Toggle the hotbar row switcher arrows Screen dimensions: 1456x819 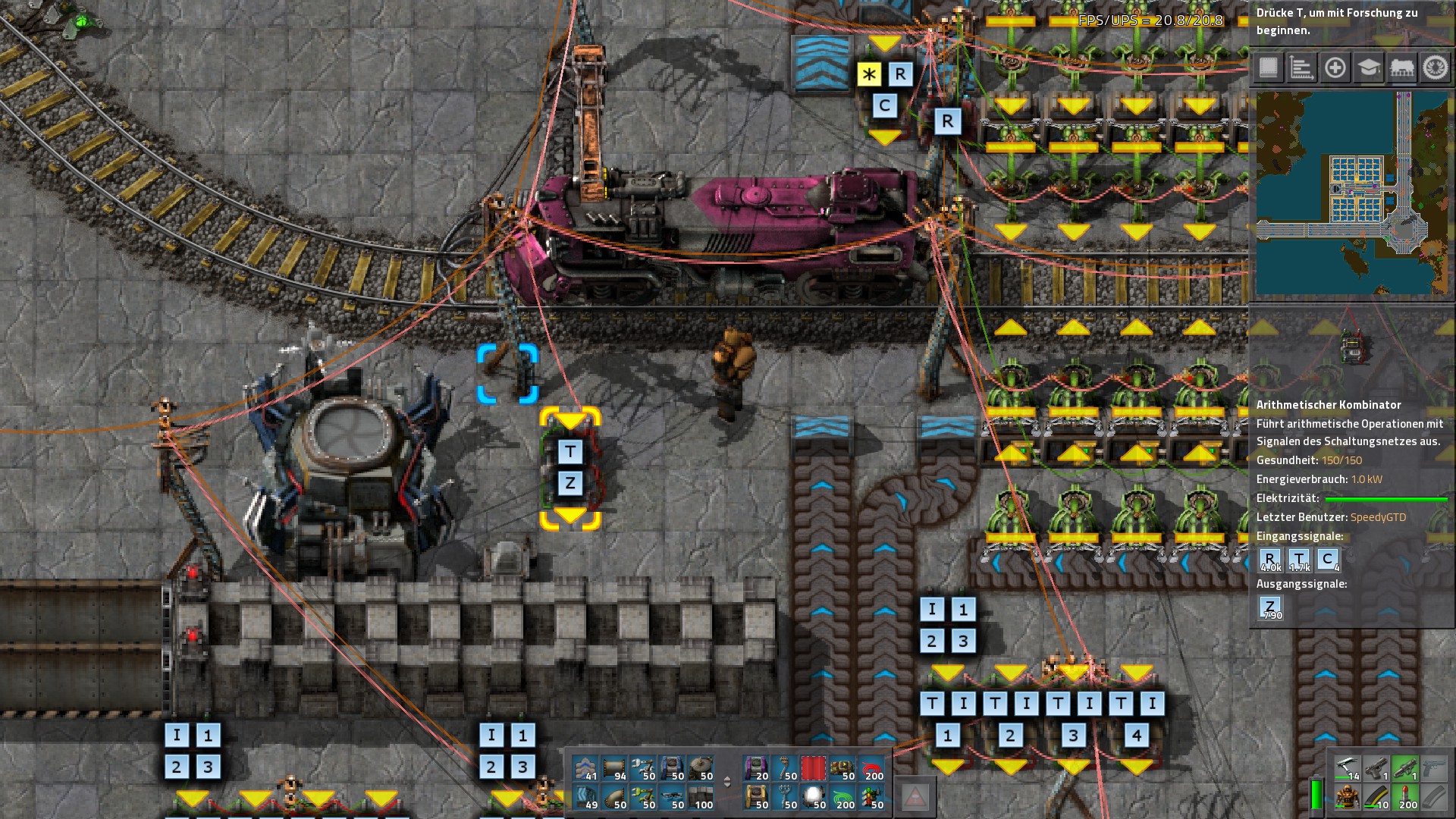point(728,783)
